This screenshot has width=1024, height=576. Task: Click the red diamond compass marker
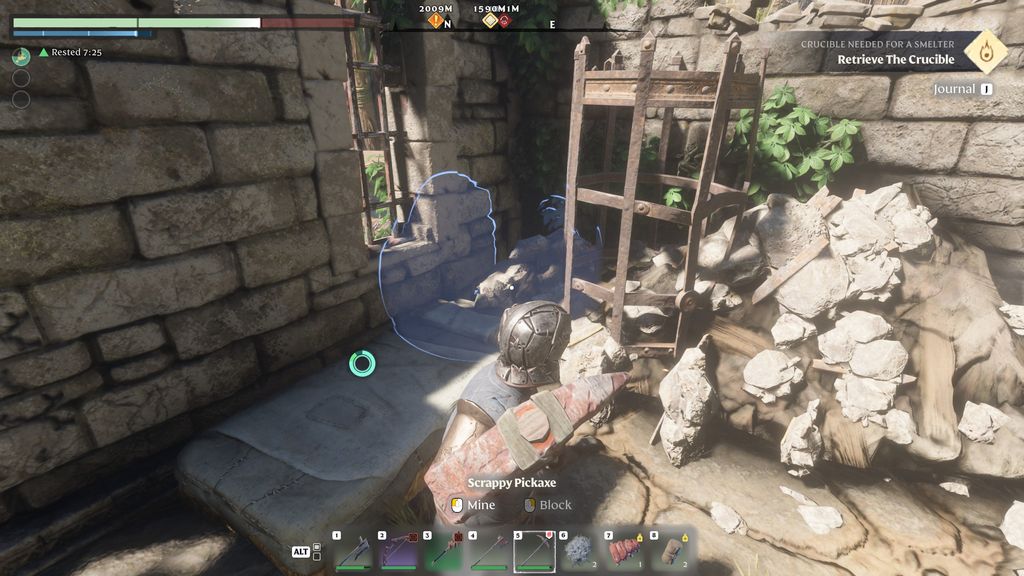pos(505,20)
